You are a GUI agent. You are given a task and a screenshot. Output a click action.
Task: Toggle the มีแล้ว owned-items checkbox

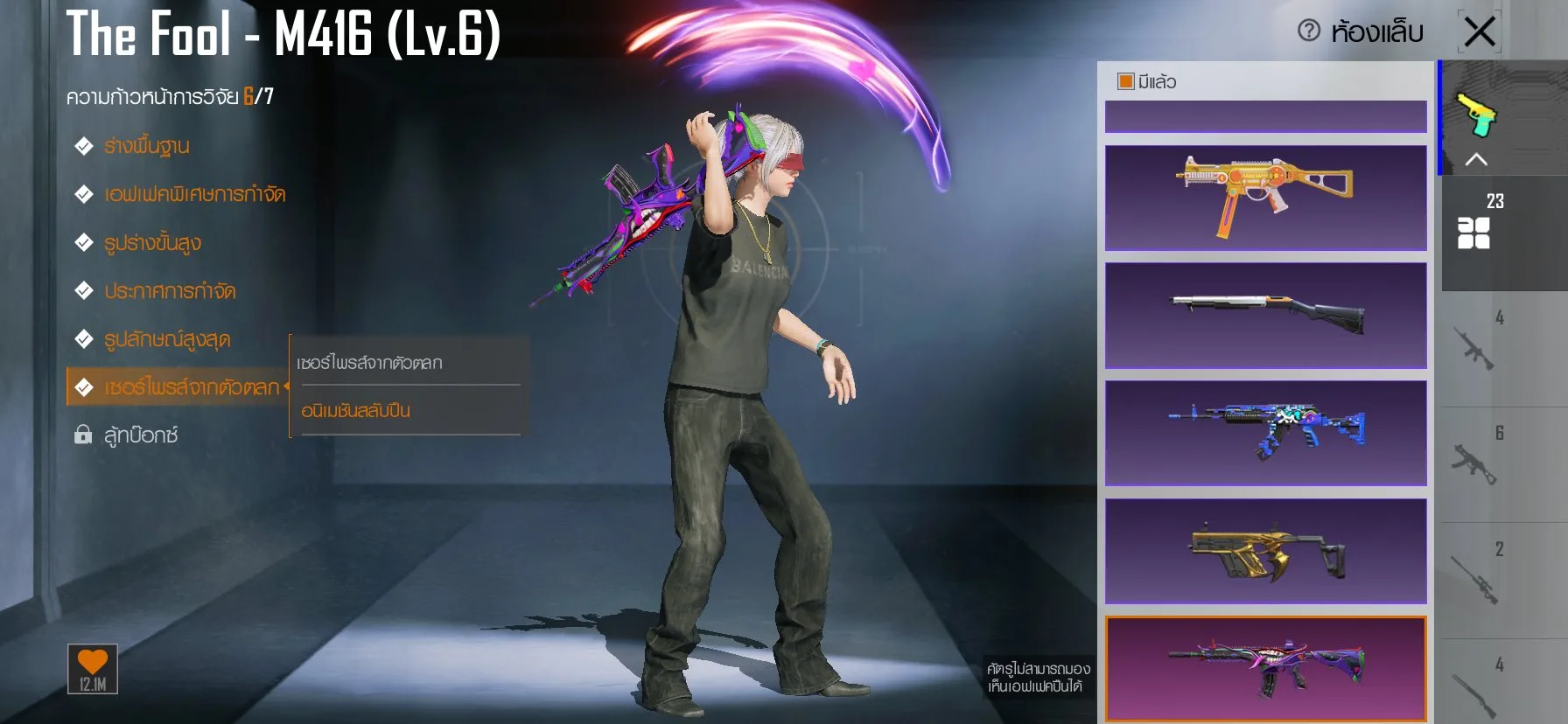(1124, 80)
